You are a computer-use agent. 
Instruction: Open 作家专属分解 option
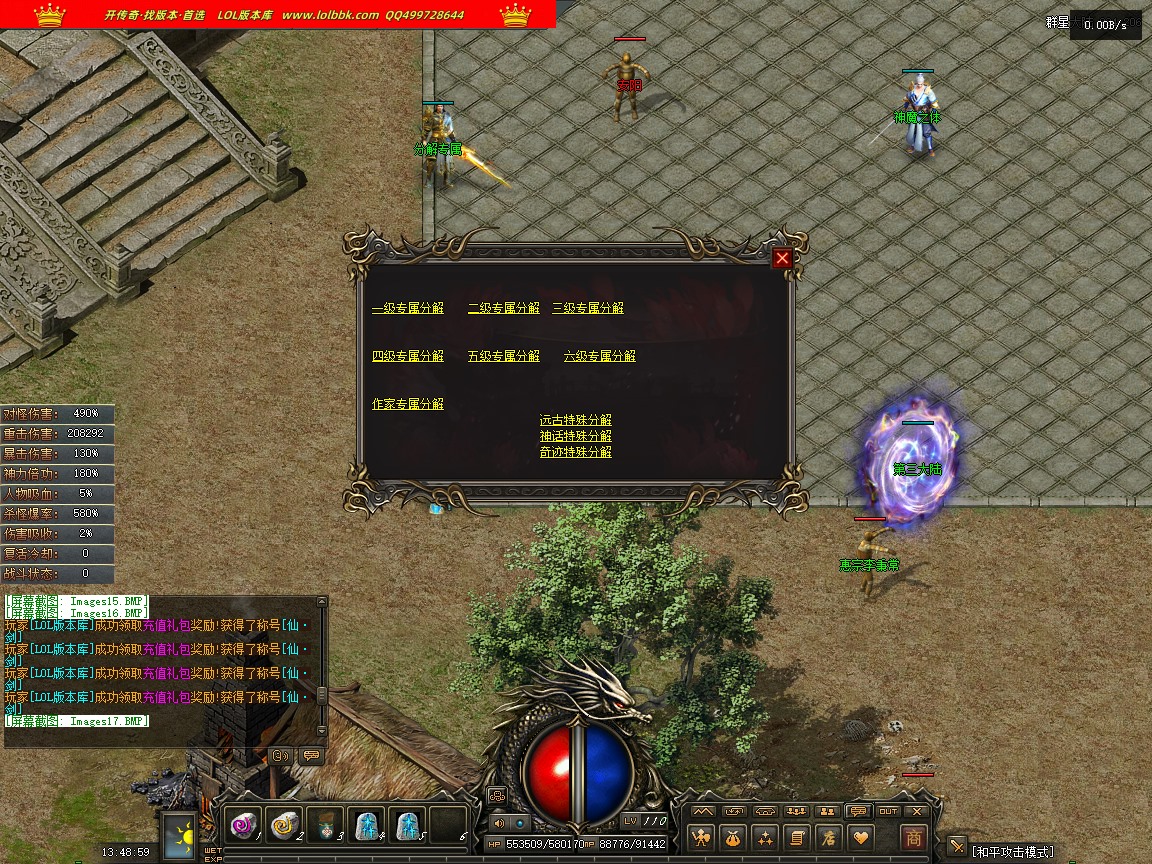[x=407, y=404]
